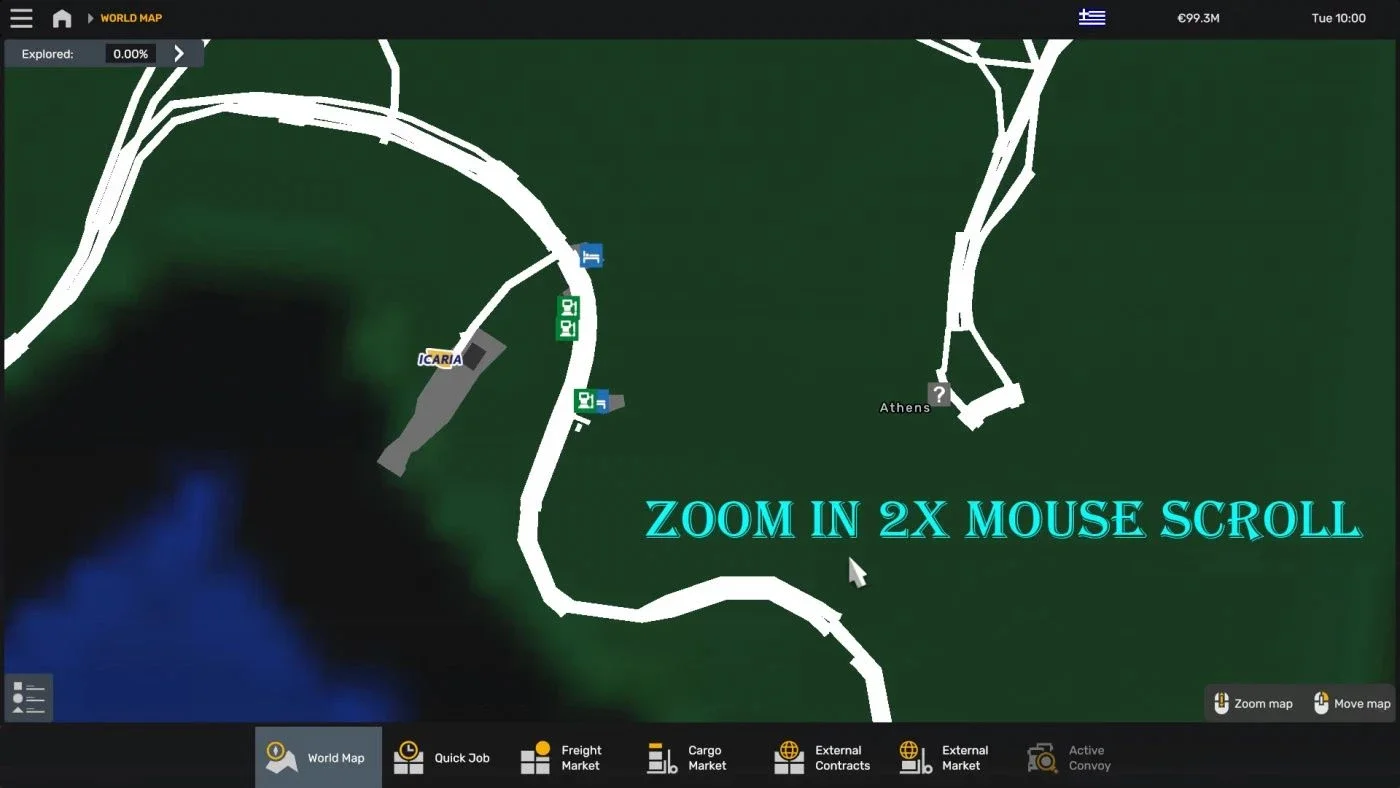Open the map legend icon in the bottom-left
1400x788 pixels.
[x=28, y=697]
